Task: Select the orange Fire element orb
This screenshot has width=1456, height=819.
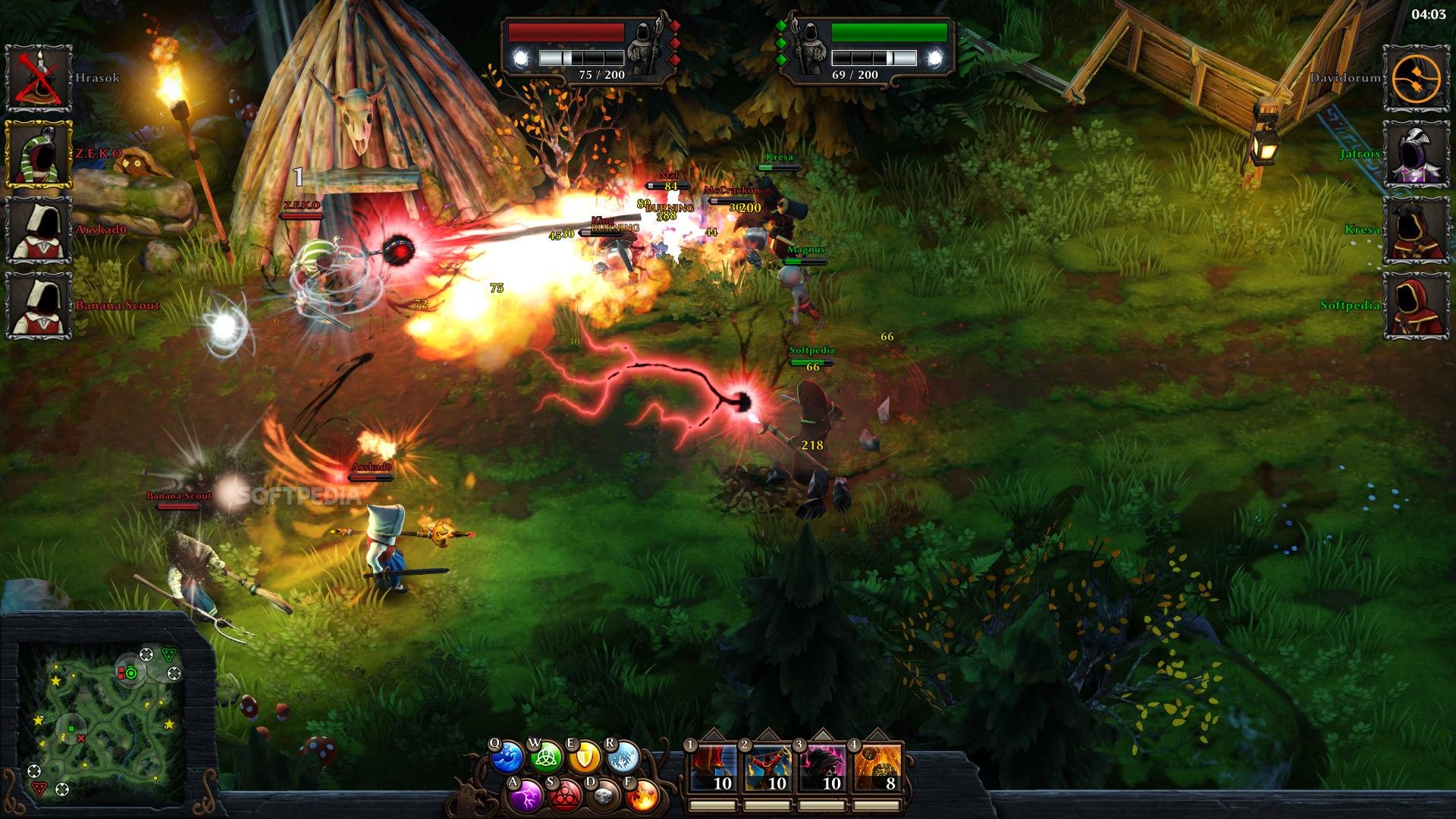Action: coord(643,795)
